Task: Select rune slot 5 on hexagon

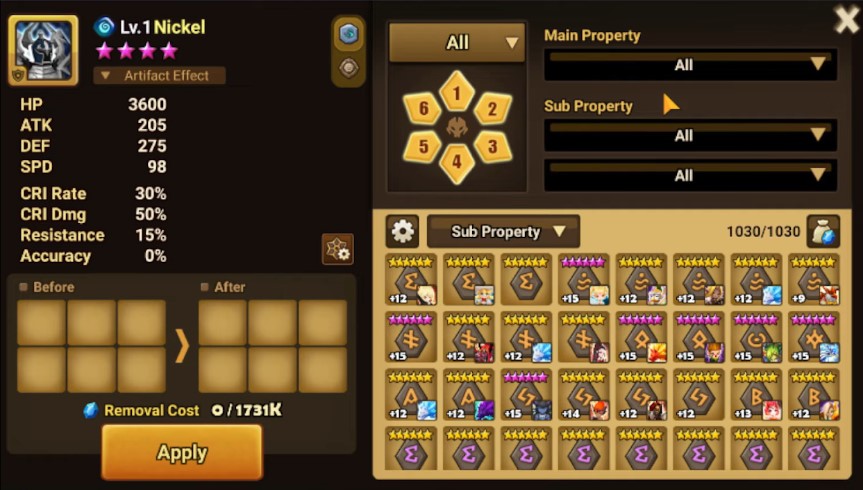Action: (423, 146)
